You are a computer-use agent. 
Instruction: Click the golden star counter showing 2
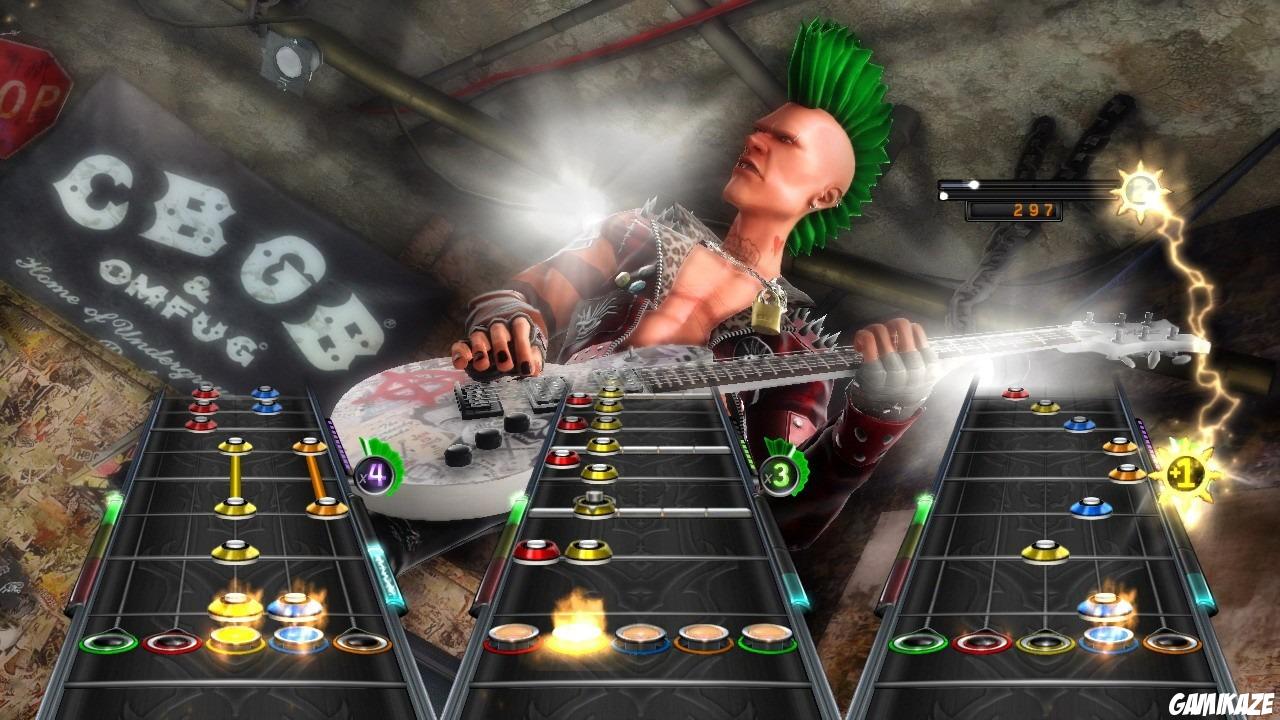tap(1143, 190)
